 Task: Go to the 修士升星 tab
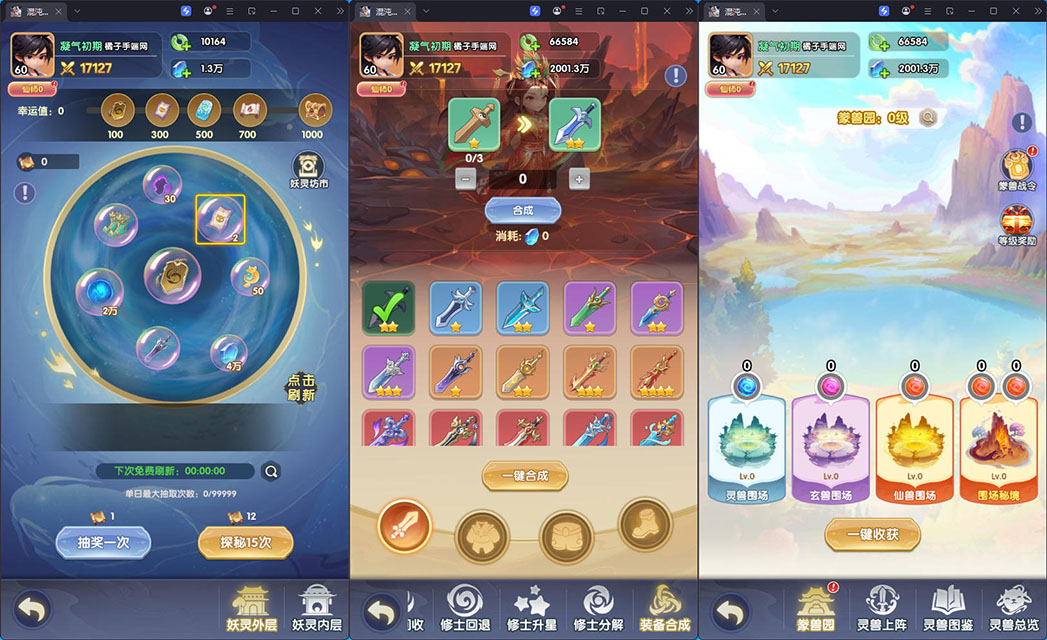click(x=529, y=608)
